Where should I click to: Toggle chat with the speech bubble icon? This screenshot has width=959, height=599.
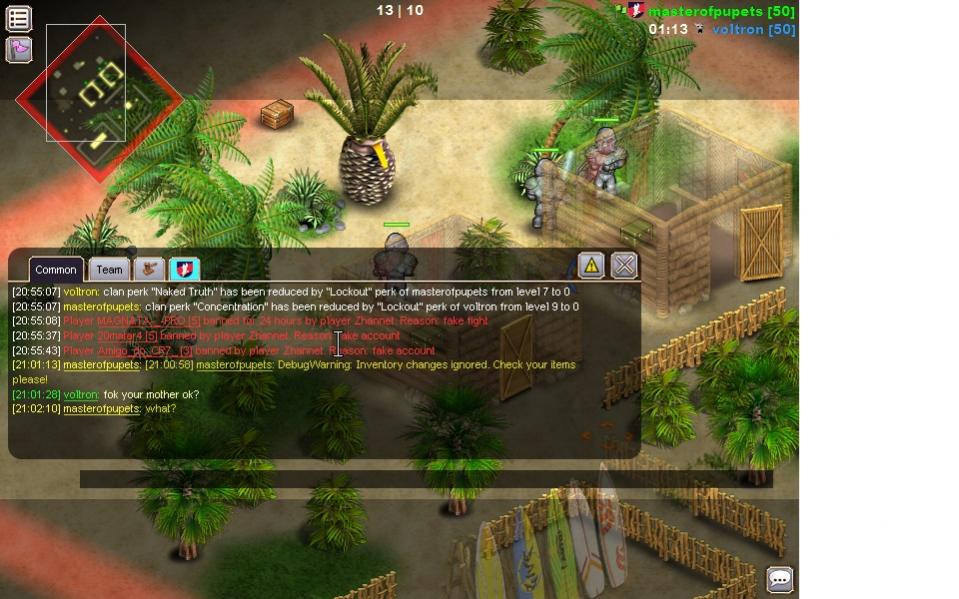780,579
